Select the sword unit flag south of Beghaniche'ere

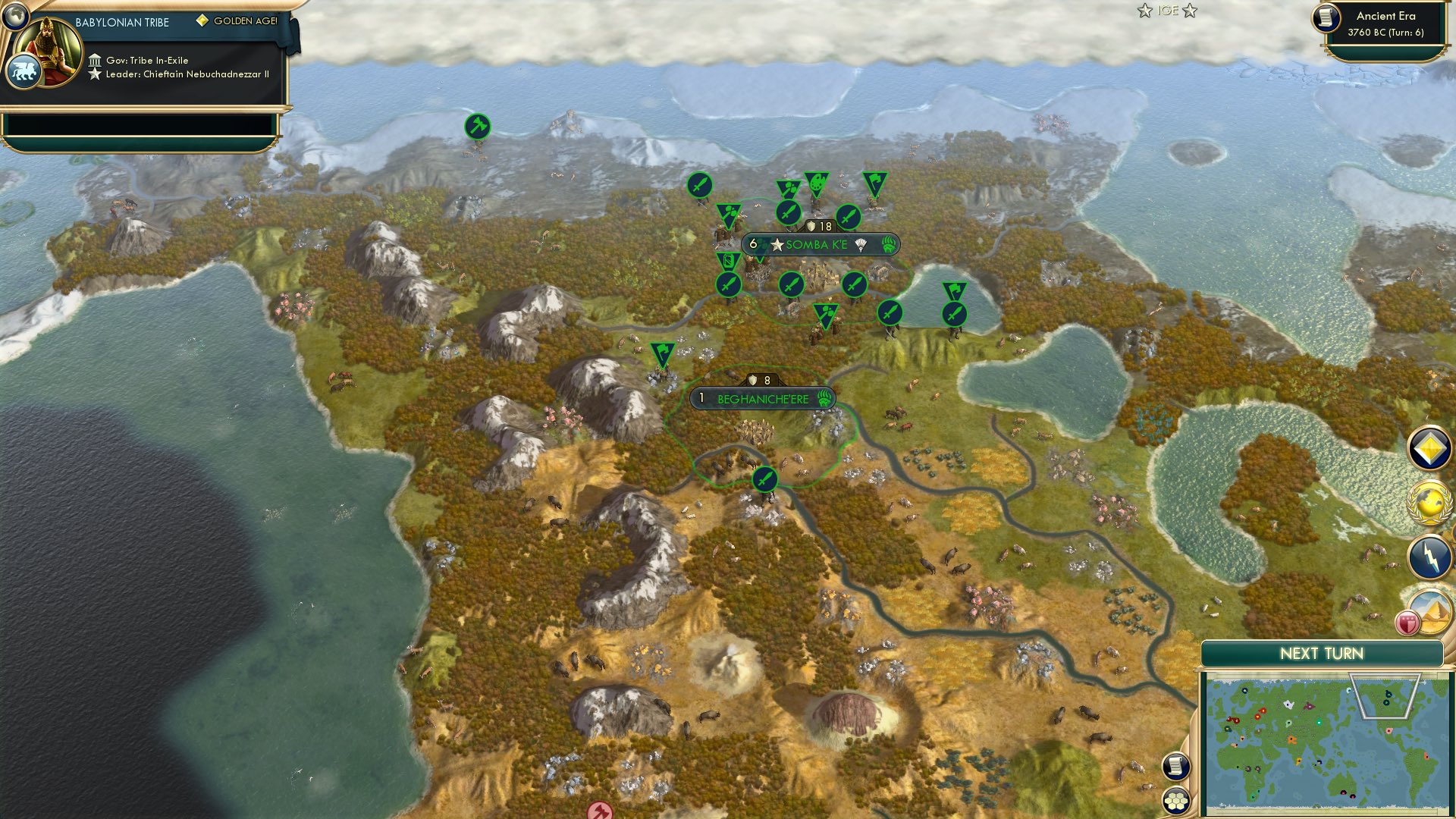click(765, 478)
